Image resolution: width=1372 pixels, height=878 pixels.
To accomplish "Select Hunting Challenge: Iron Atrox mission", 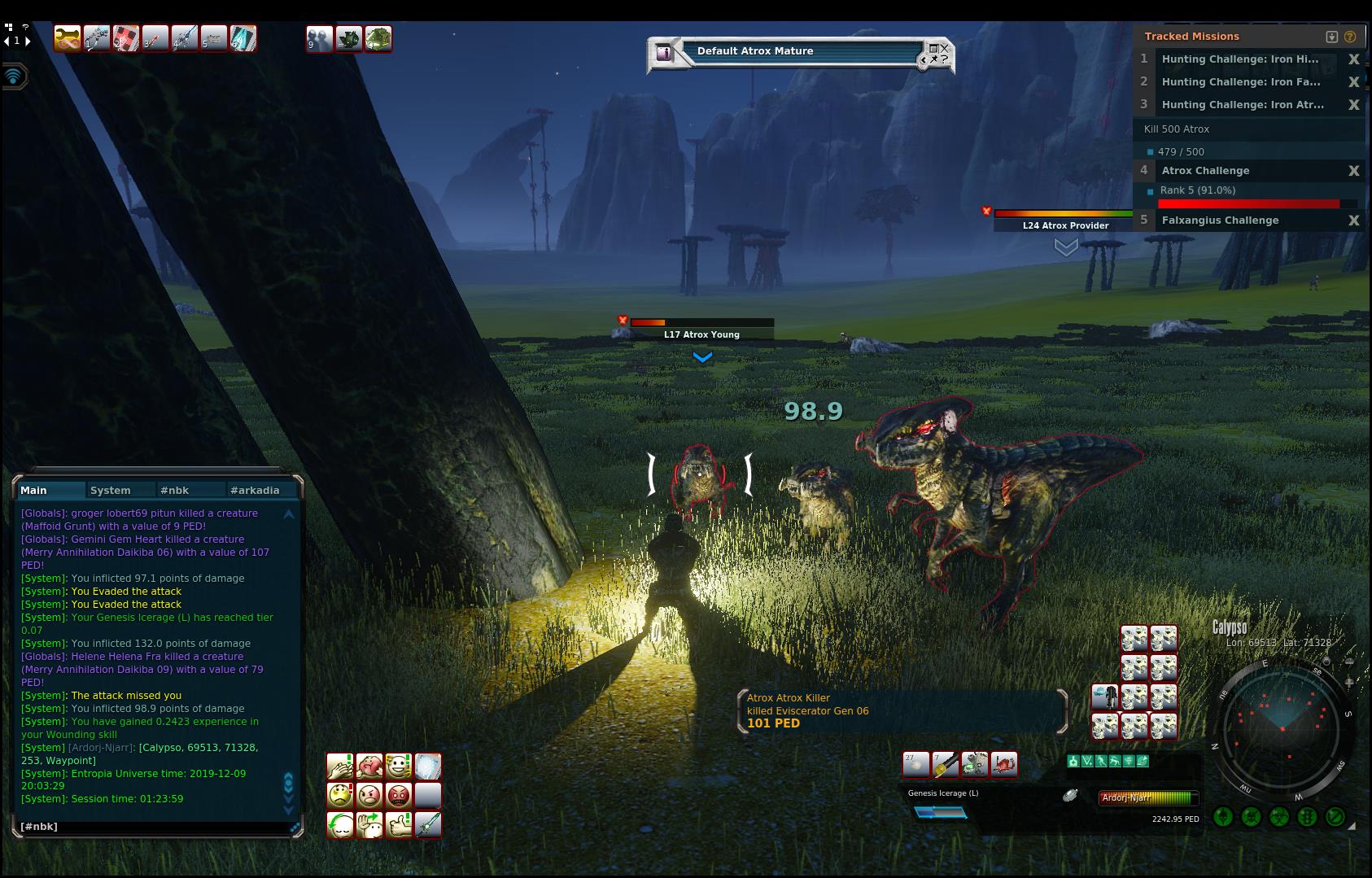I will [1243, 104].
